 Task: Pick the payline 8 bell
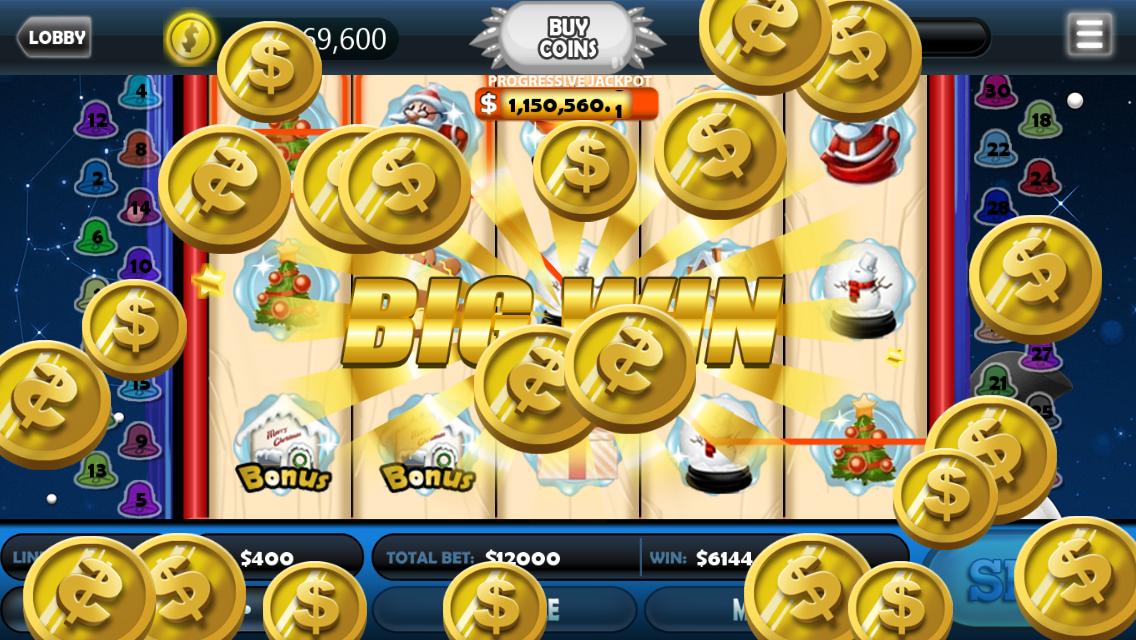point(140,151)
